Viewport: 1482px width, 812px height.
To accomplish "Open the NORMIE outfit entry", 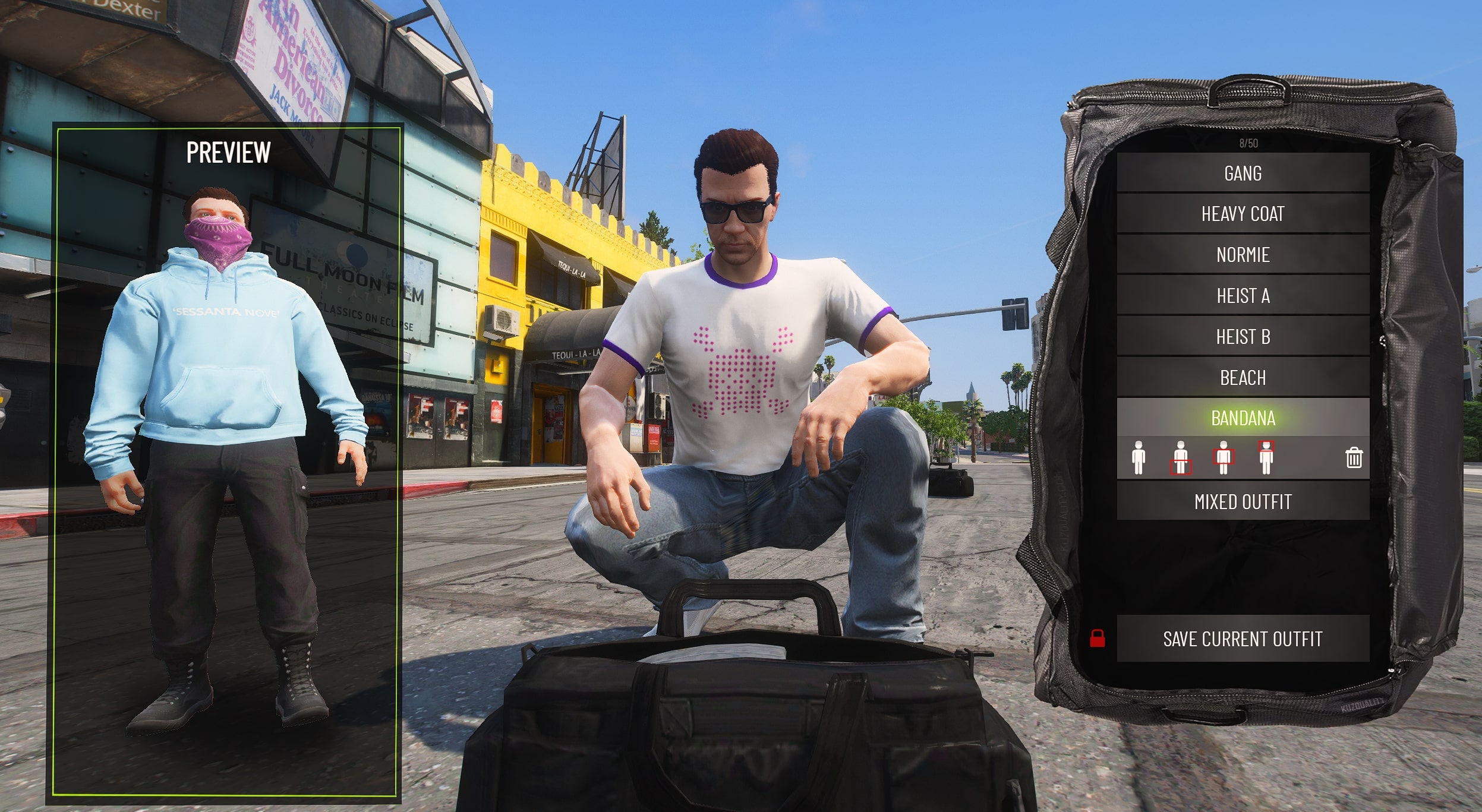I will click(1242, 255).
